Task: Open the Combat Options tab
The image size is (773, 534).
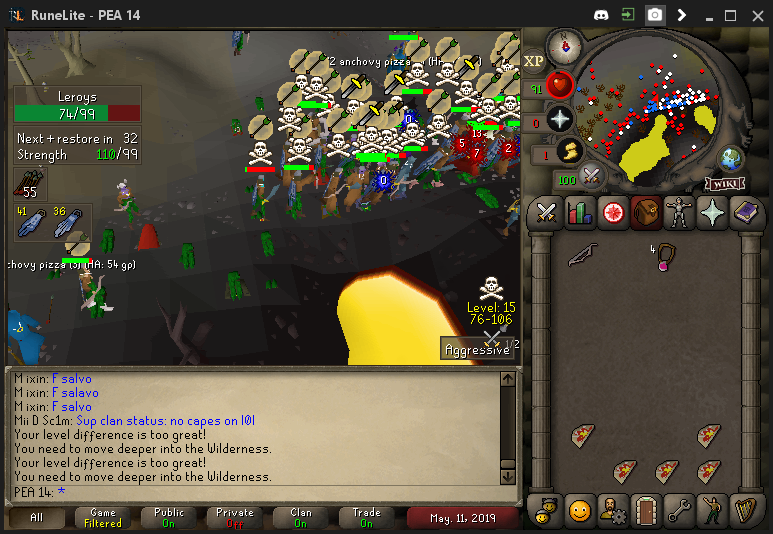Action: [x=545, y=213]
